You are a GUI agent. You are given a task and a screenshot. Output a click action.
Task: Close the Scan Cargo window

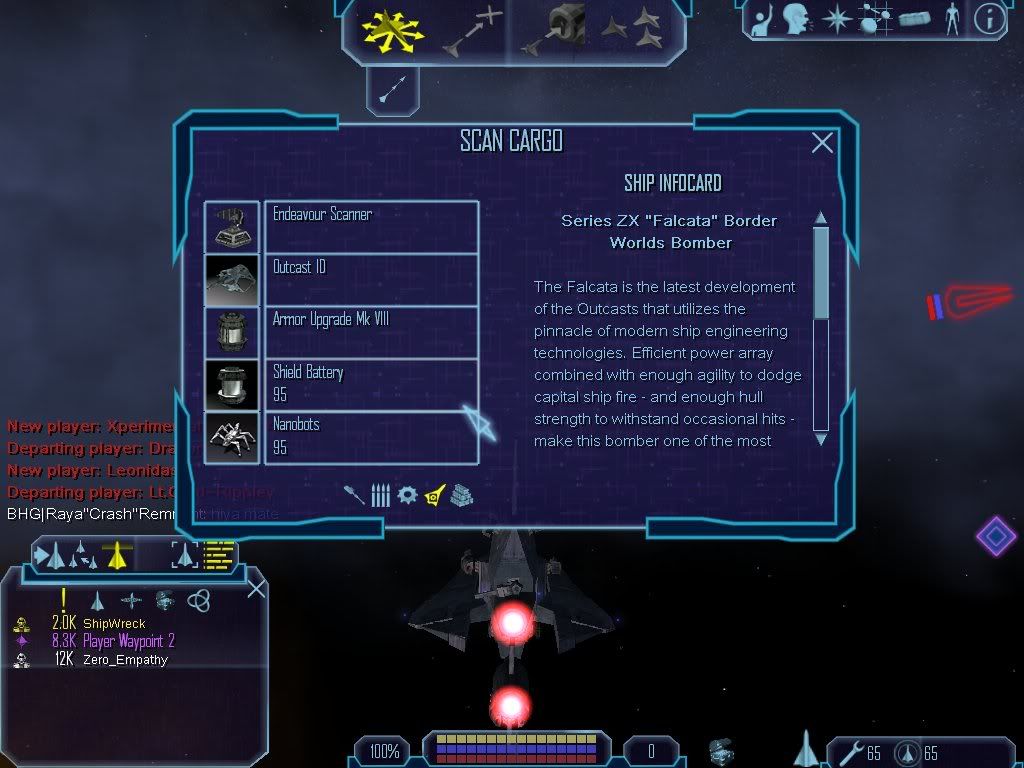(x=822, y=143)
